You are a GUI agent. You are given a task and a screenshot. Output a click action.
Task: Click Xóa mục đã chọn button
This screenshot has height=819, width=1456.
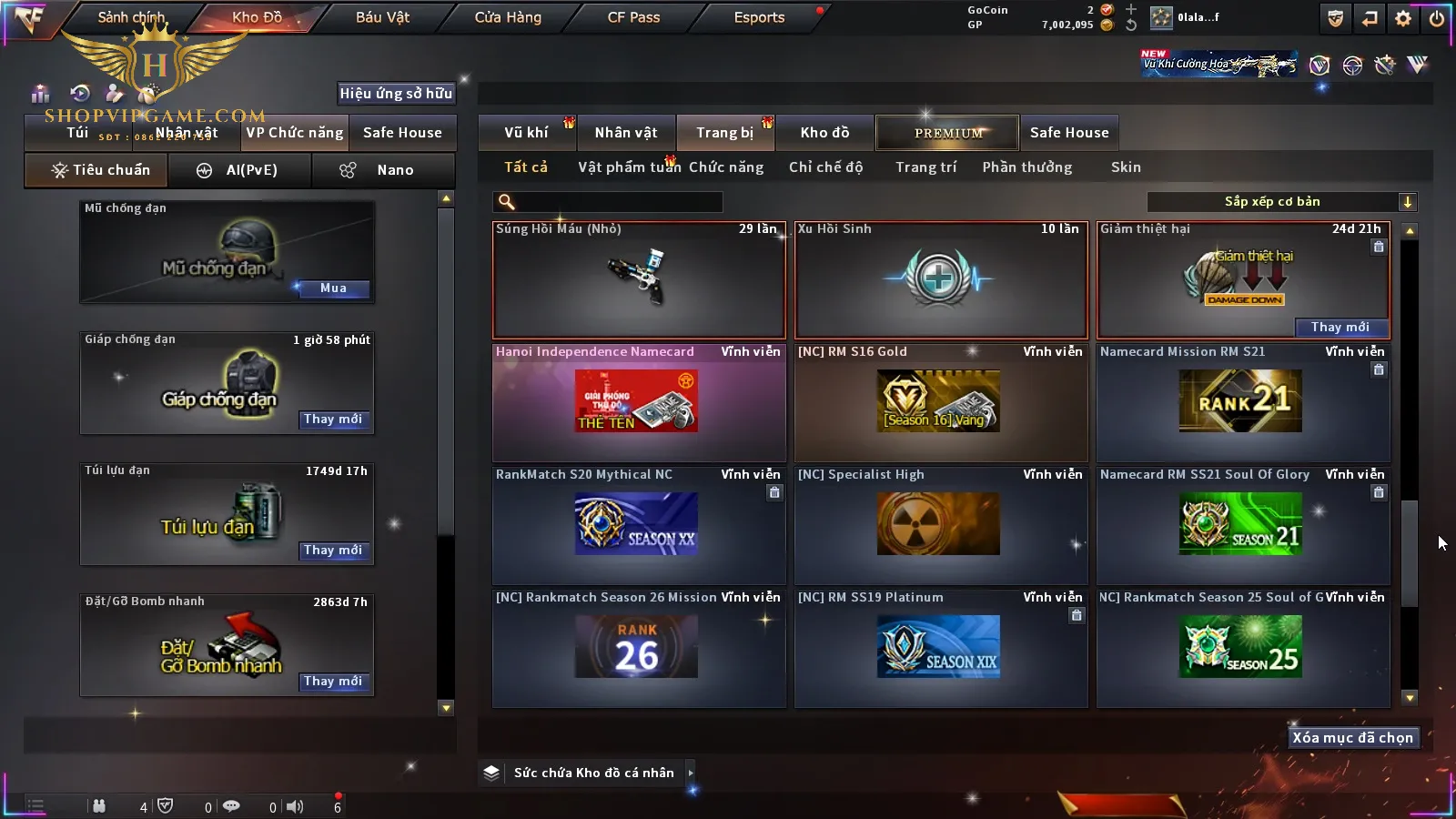[x=1352, y=738]
